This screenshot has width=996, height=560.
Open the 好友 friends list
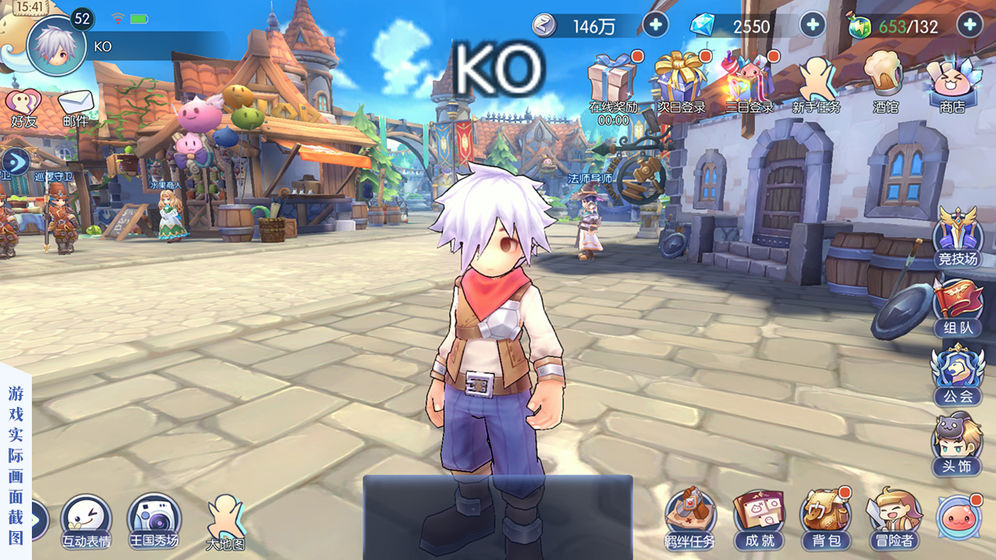point(22,106)
